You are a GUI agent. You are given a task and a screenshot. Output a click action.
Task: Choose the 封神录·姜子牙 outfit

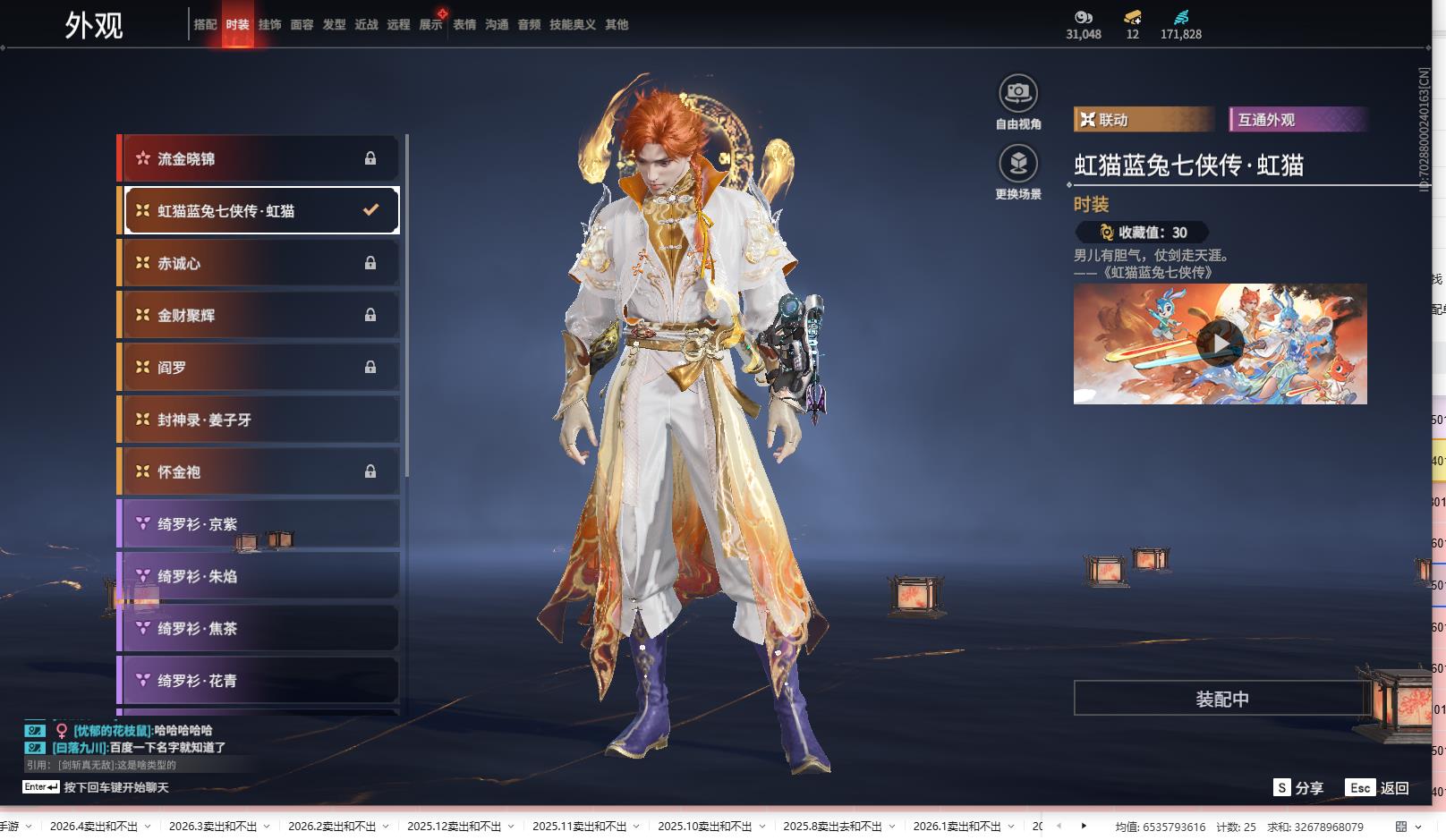coord(259,420)
